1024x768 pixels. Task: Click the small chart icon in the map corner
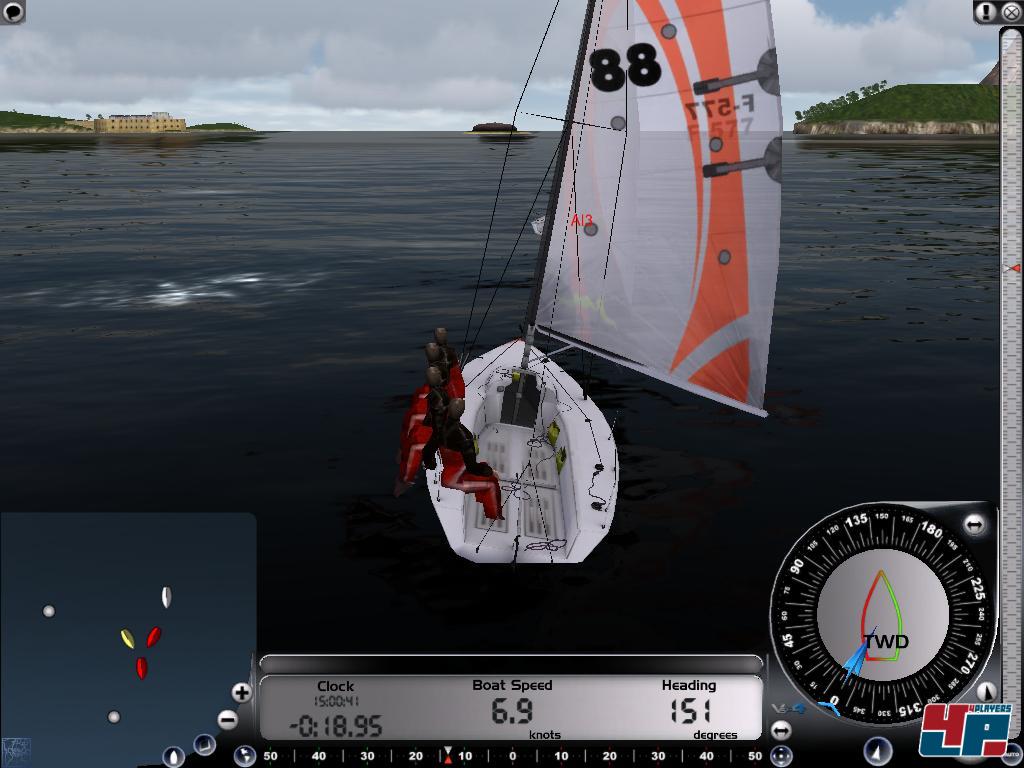pos(16,748)
